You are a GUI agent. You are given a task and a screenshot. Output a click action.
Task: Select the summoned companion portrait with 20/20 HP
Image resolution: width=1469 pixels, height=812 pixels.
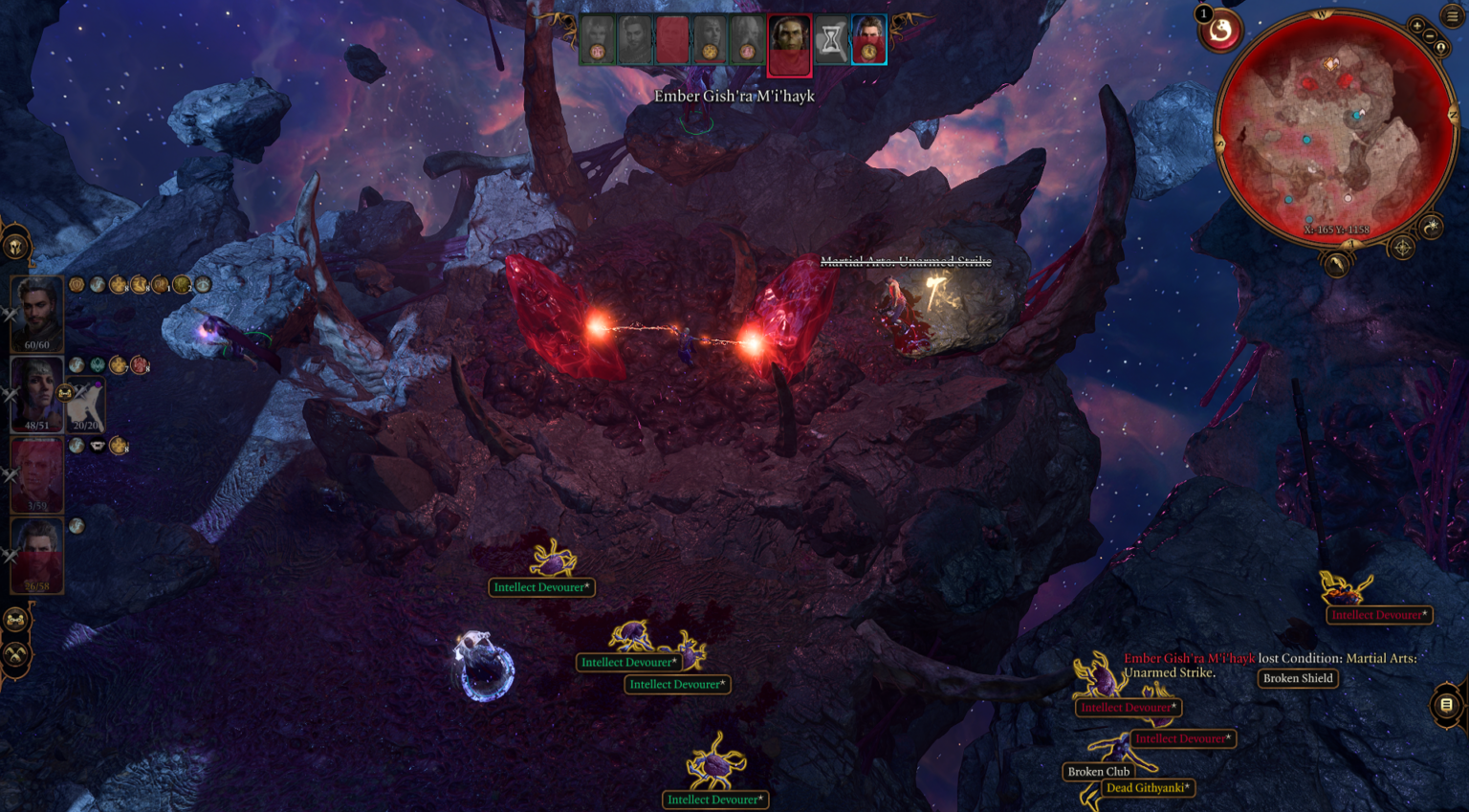pyautogui.click(x=85, y=406)
